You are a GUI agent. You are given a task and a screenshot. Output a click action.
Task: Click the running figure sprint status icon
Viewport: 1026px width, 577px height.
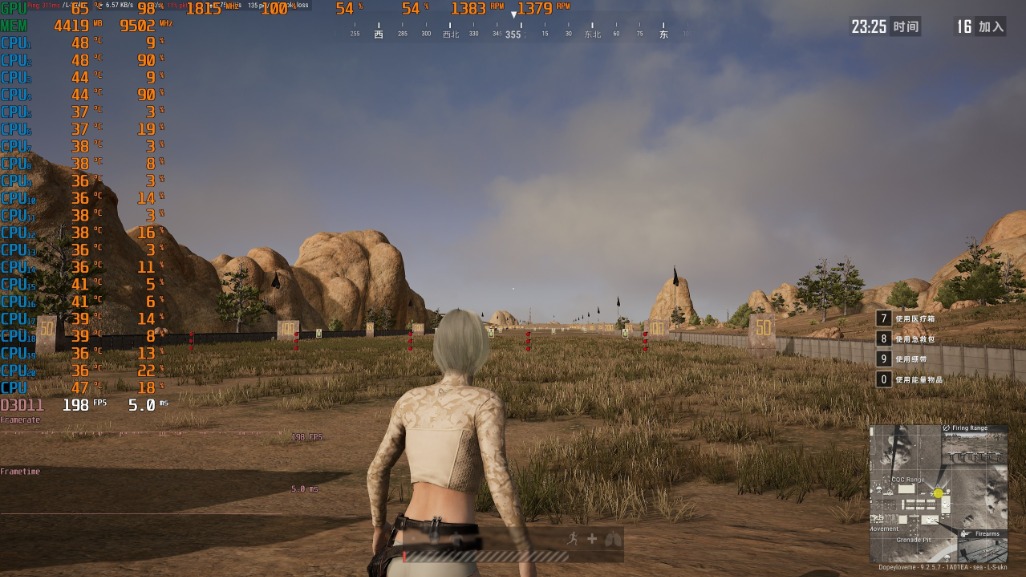pos(571,538)
